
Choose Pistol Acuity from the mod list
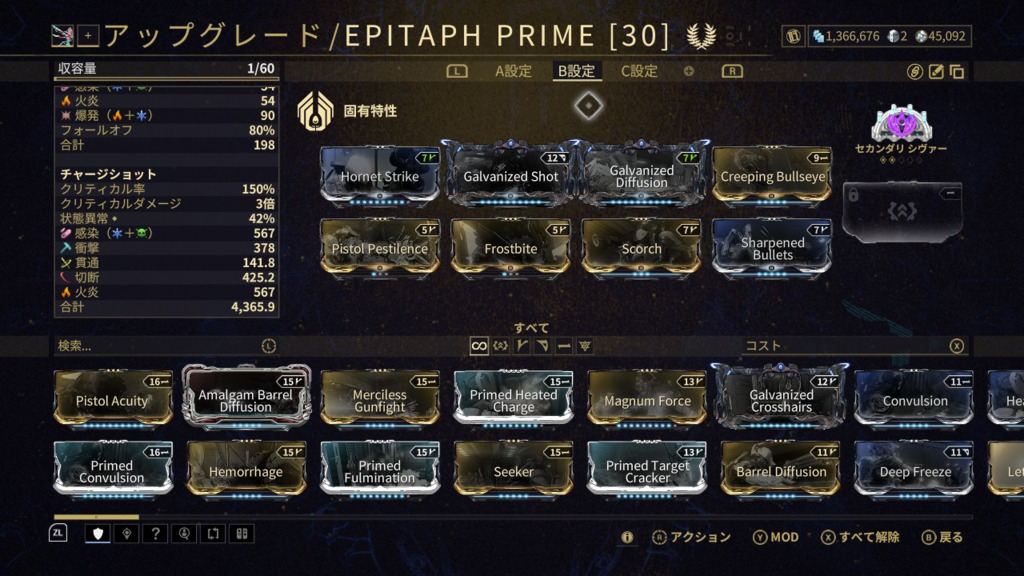tap(112, 400)
